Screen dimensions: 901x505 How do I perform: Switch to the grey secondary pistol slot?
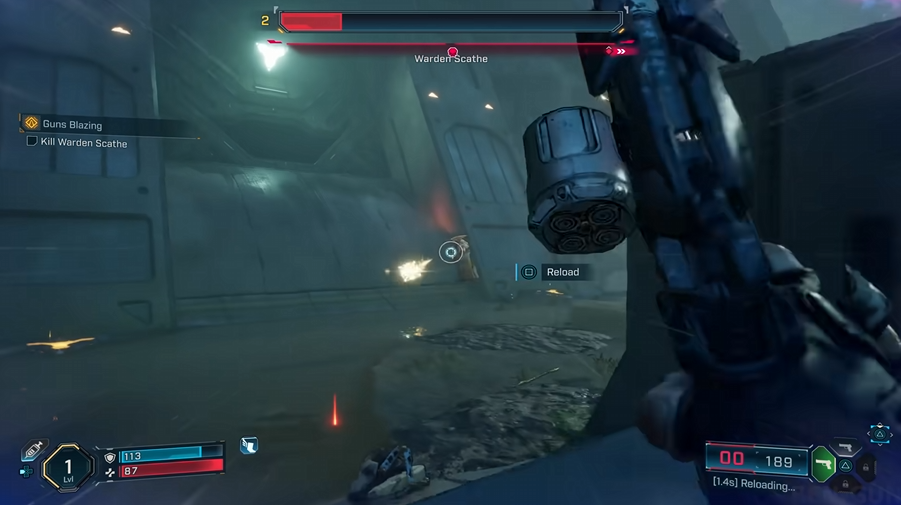click(x=846, y=448)
